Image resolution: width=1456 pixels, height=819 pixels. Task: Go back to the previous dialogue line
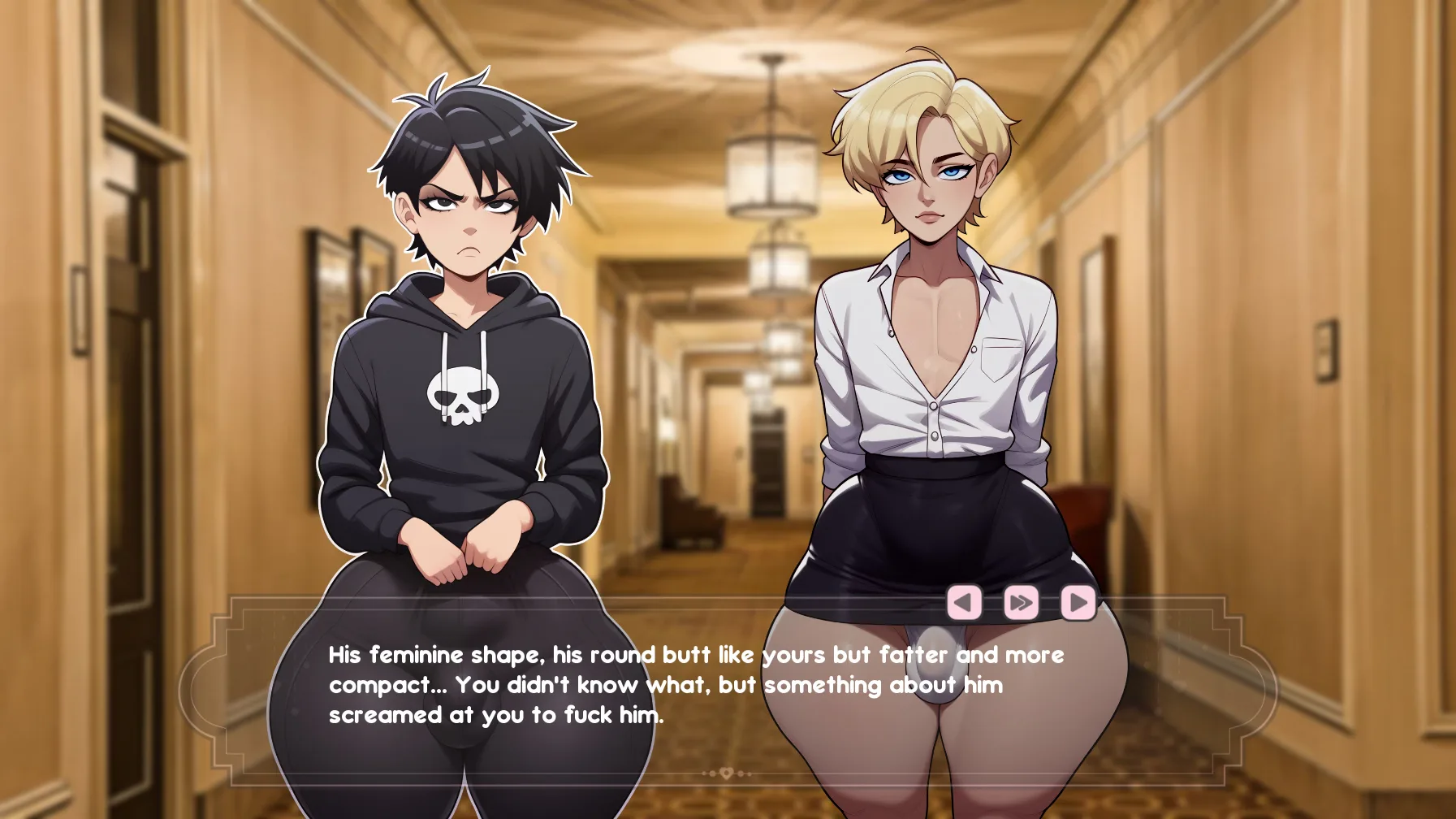click(x=964, y=603)
